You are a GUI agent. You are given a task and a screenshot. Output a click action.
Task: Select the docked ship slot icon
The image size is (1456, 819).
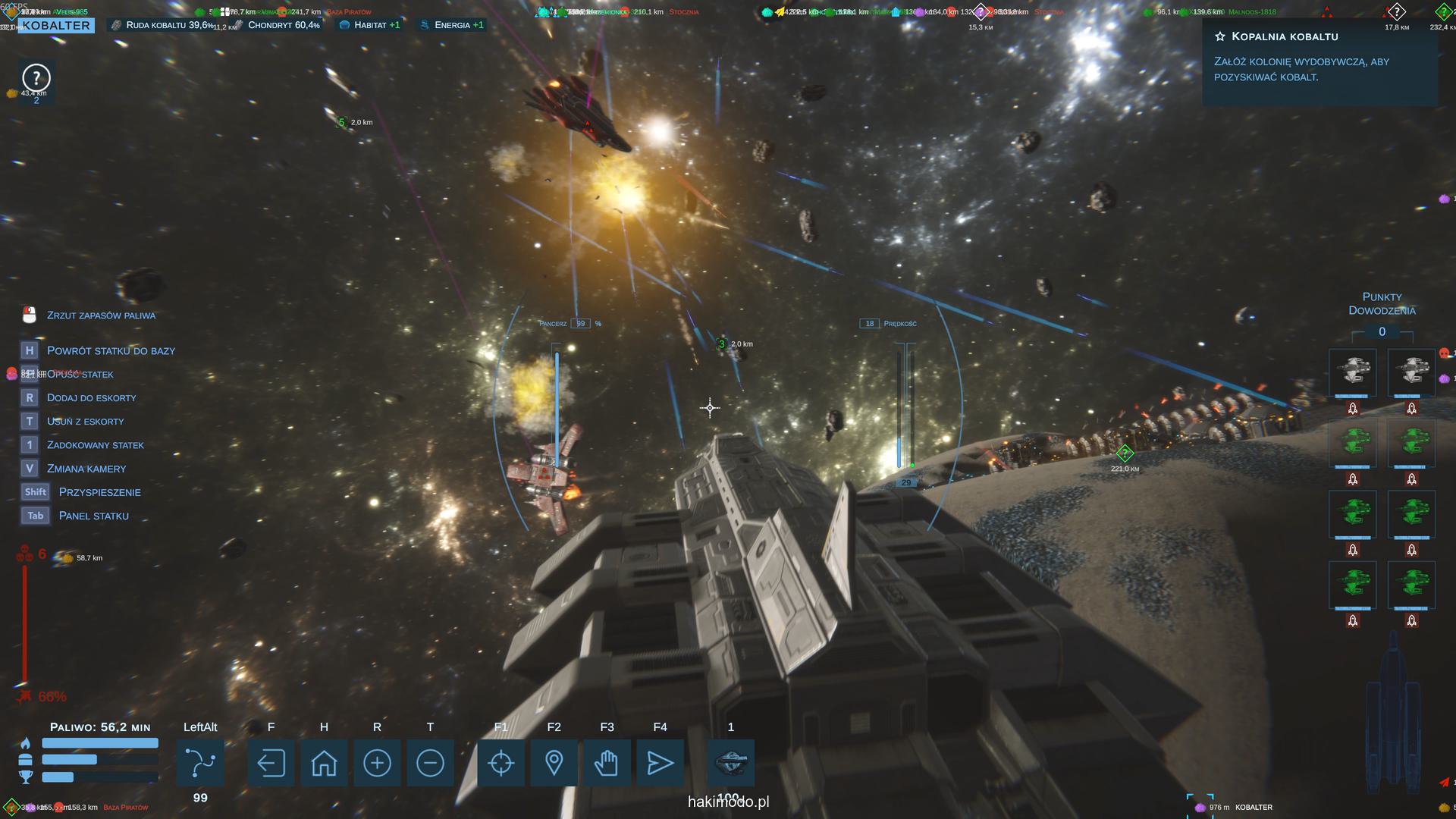click(730, 761)
